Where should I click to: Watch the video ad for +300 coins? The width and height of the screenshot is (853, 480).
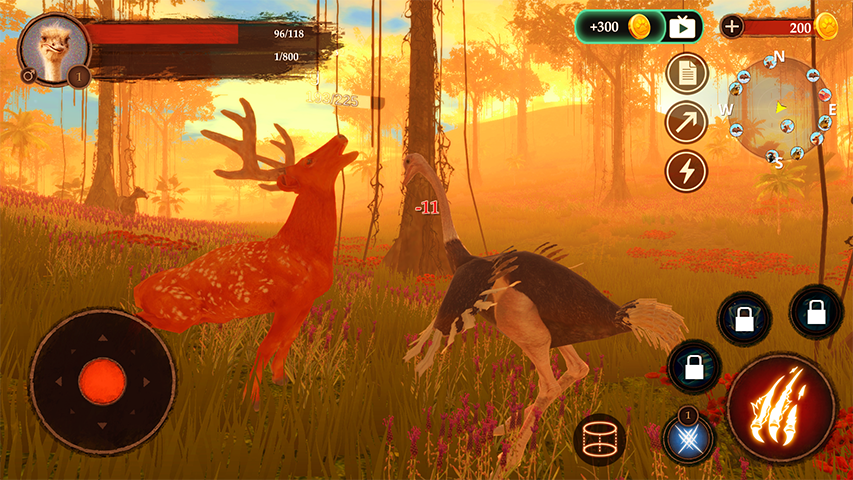(683, 27)
